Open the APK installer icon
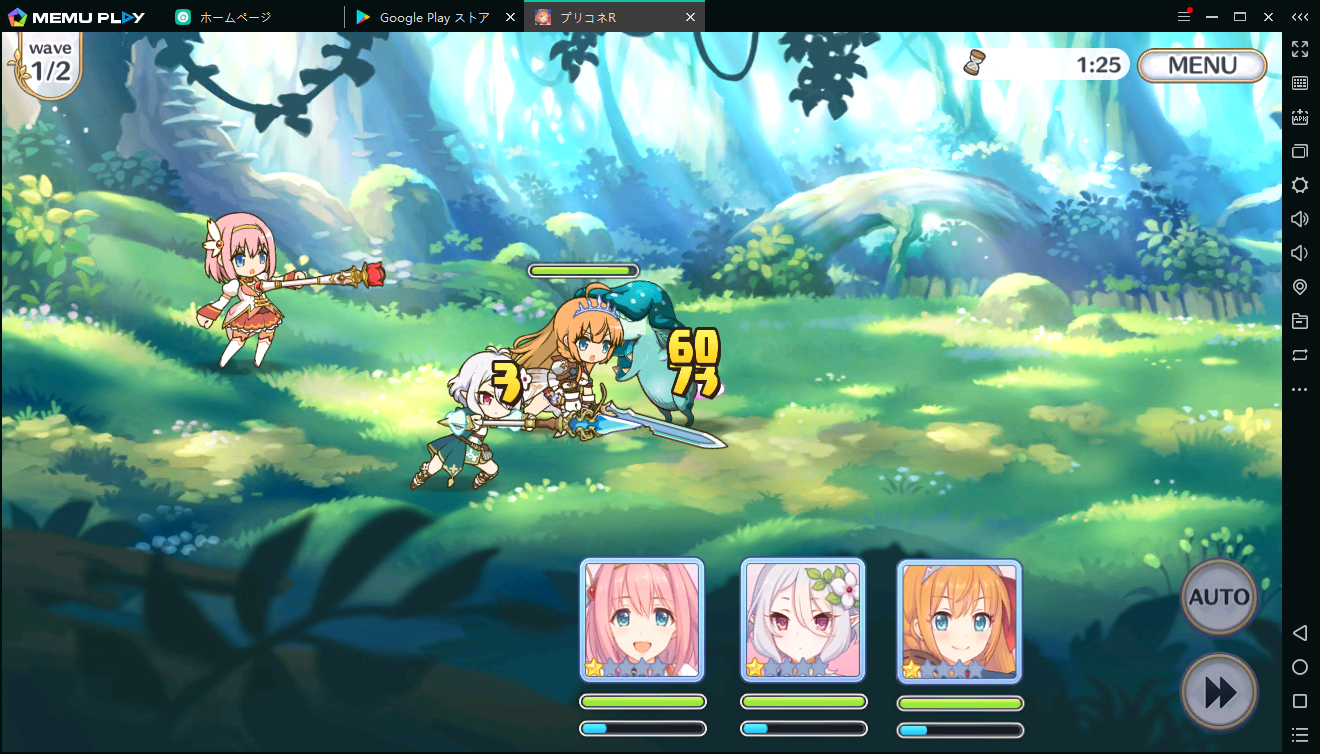 click(1300, 117)
